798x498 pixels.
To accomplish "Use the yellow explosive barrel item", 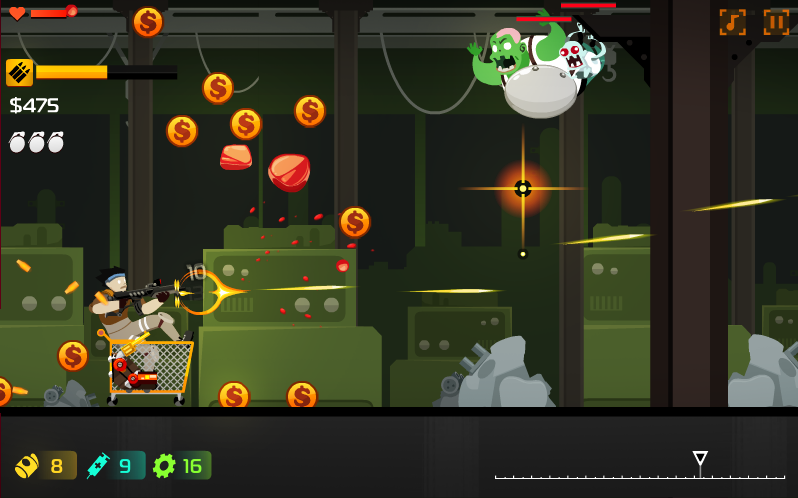I will pos(44,465).
